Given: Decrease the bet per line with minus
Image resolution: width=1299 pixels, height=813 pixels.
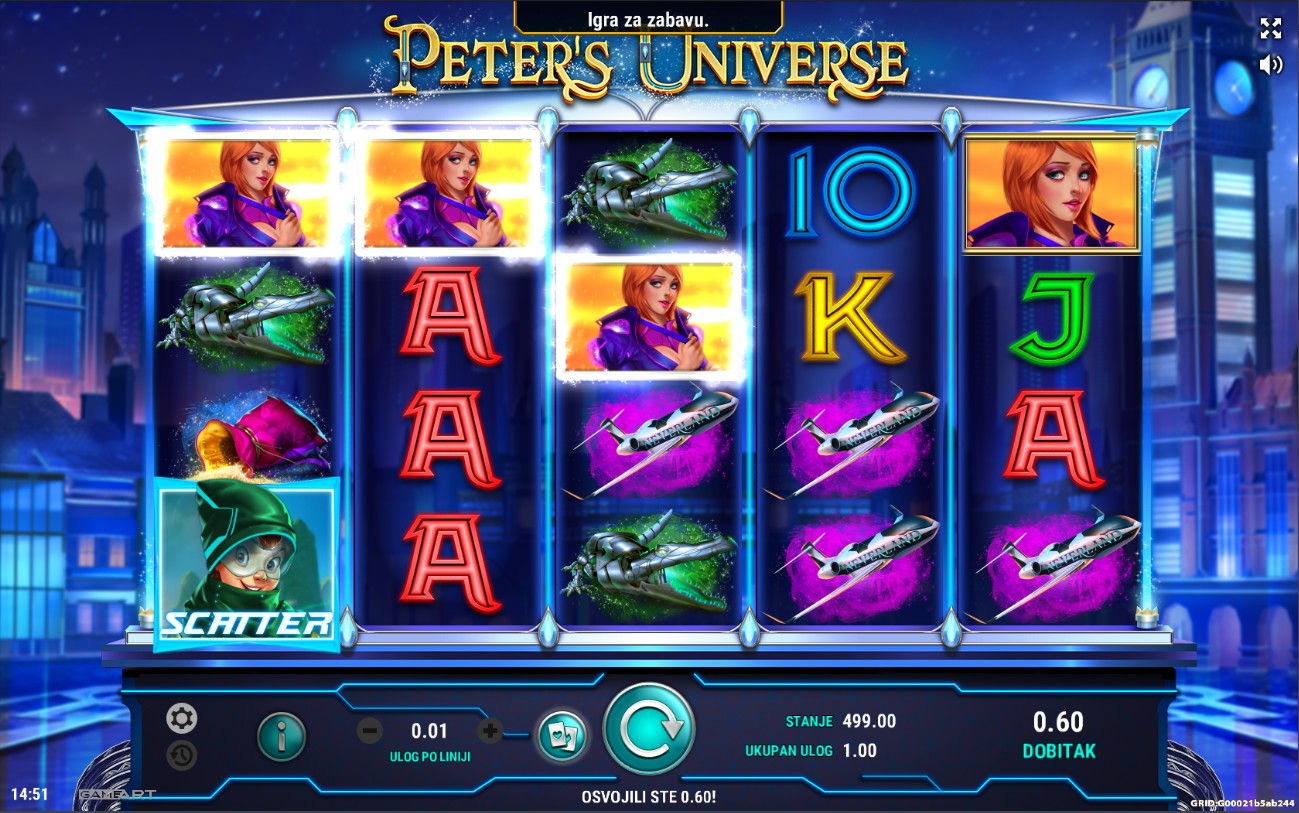Looking at the screenshot, I should (370, 731).
